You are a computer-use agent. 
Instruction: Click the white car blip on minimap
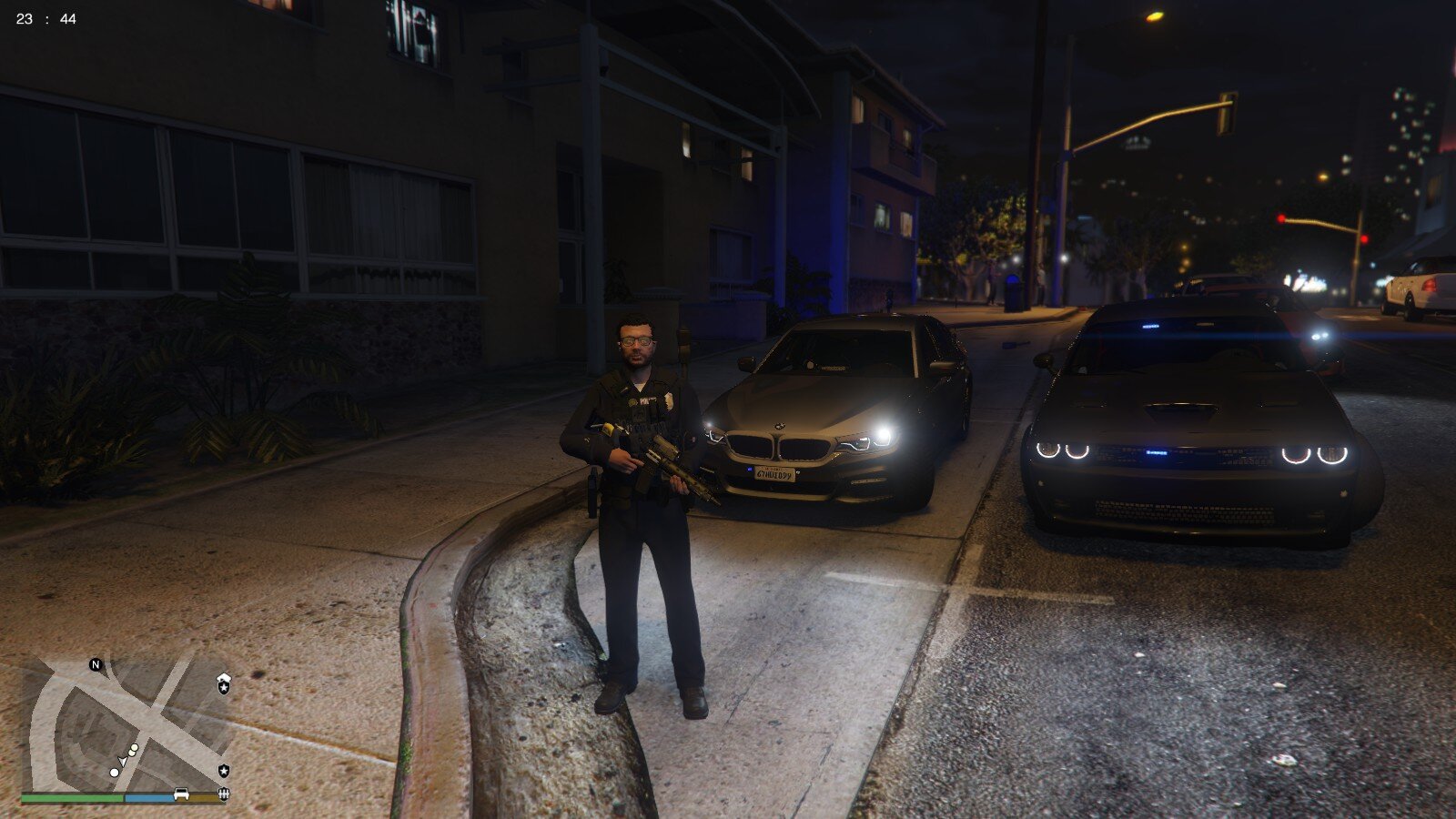pos(181,794)
